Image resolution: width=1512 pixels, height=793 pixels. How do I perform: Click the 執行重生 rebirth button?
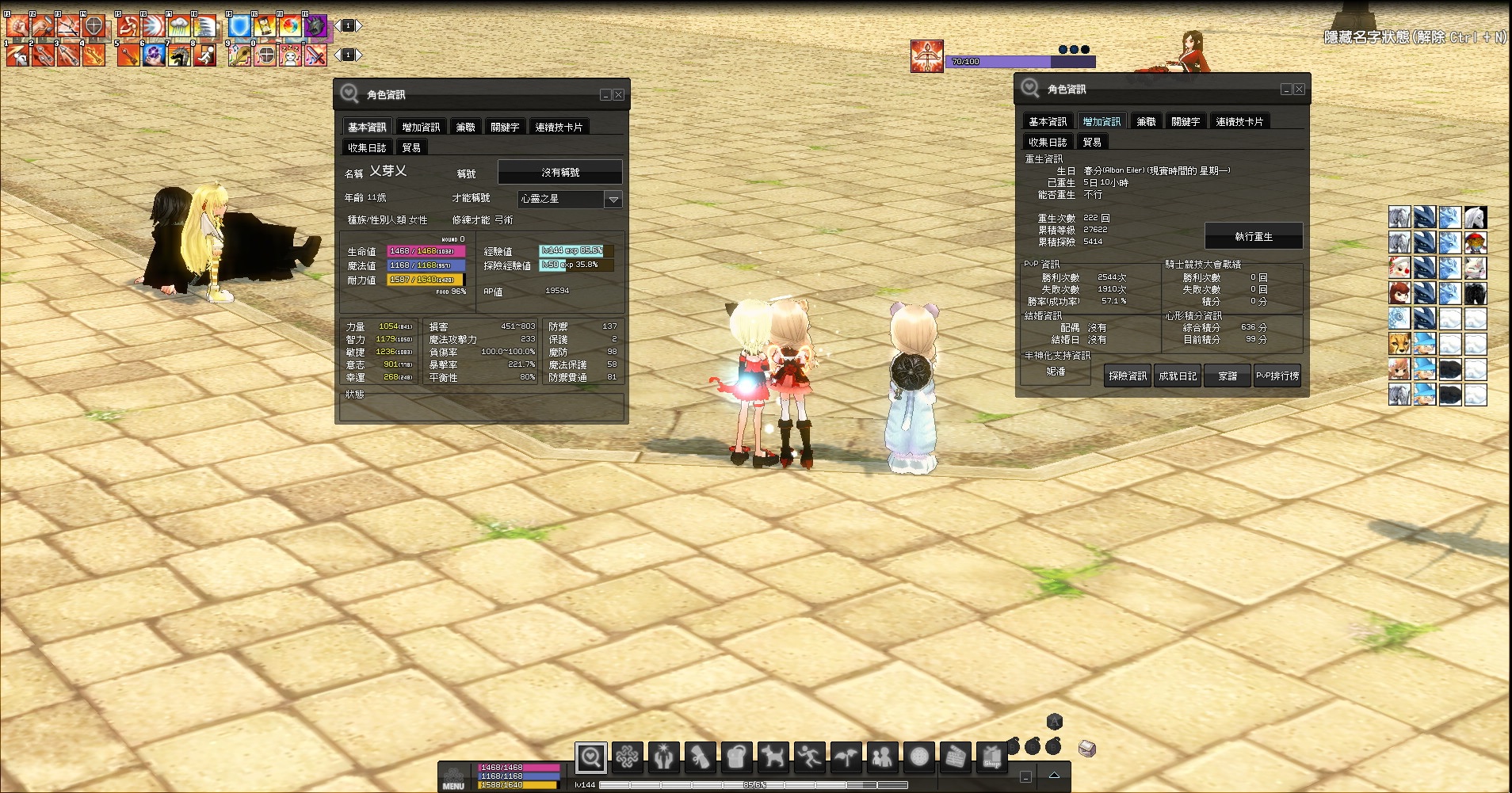click(1253, 236)
